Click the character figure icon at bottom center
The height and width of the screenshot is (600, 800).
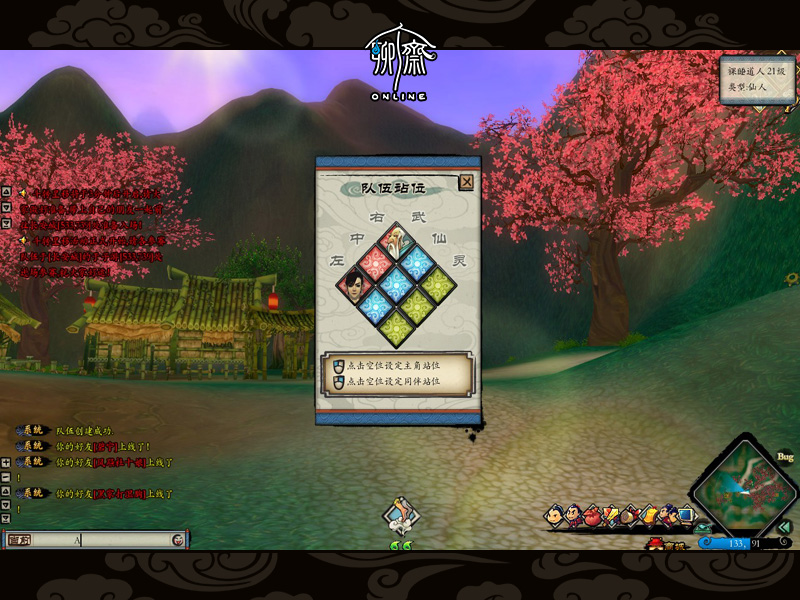click(x=401, y=518)
